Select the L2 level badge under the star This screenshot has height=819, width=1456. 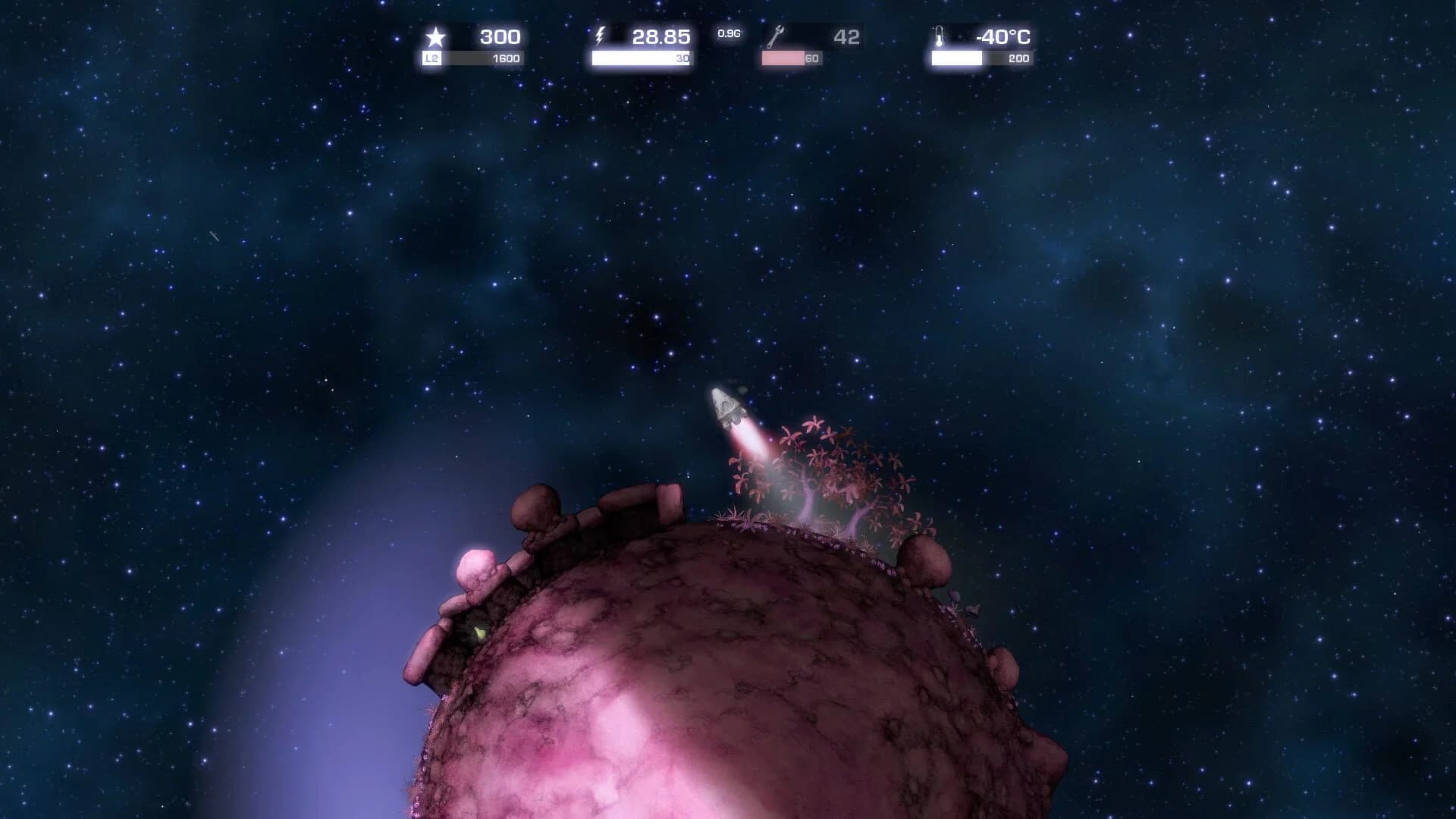pyautogui.click(x=431, y=57)
